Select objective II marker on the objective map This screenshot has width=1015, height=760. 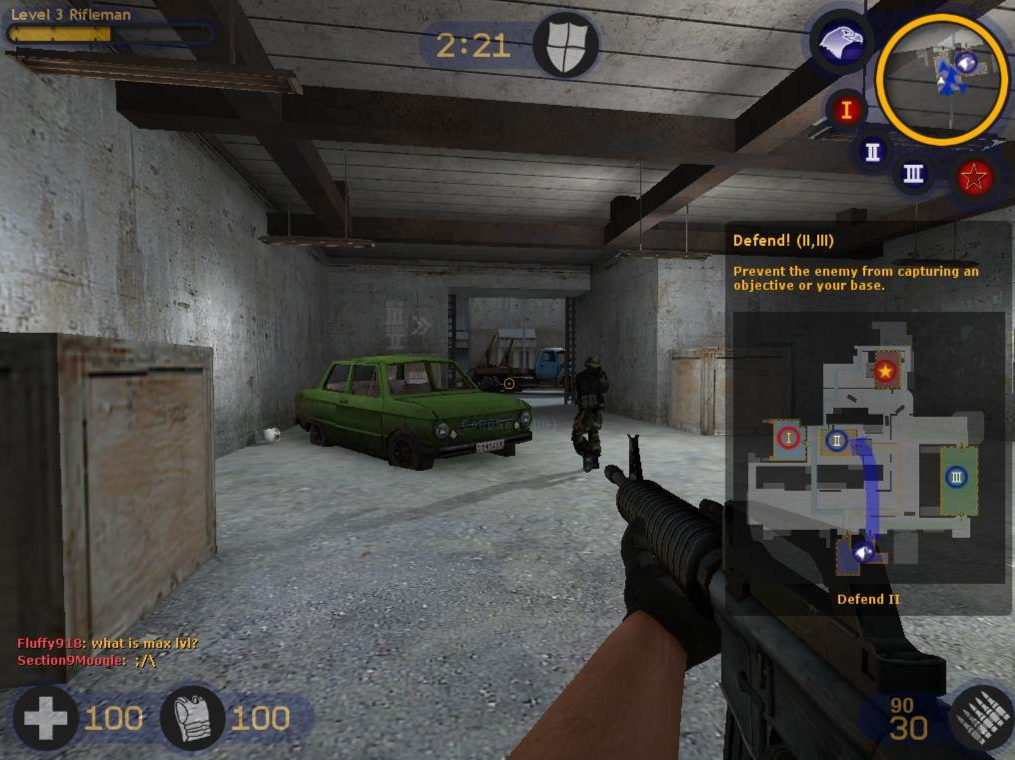[x=837, y=439]
